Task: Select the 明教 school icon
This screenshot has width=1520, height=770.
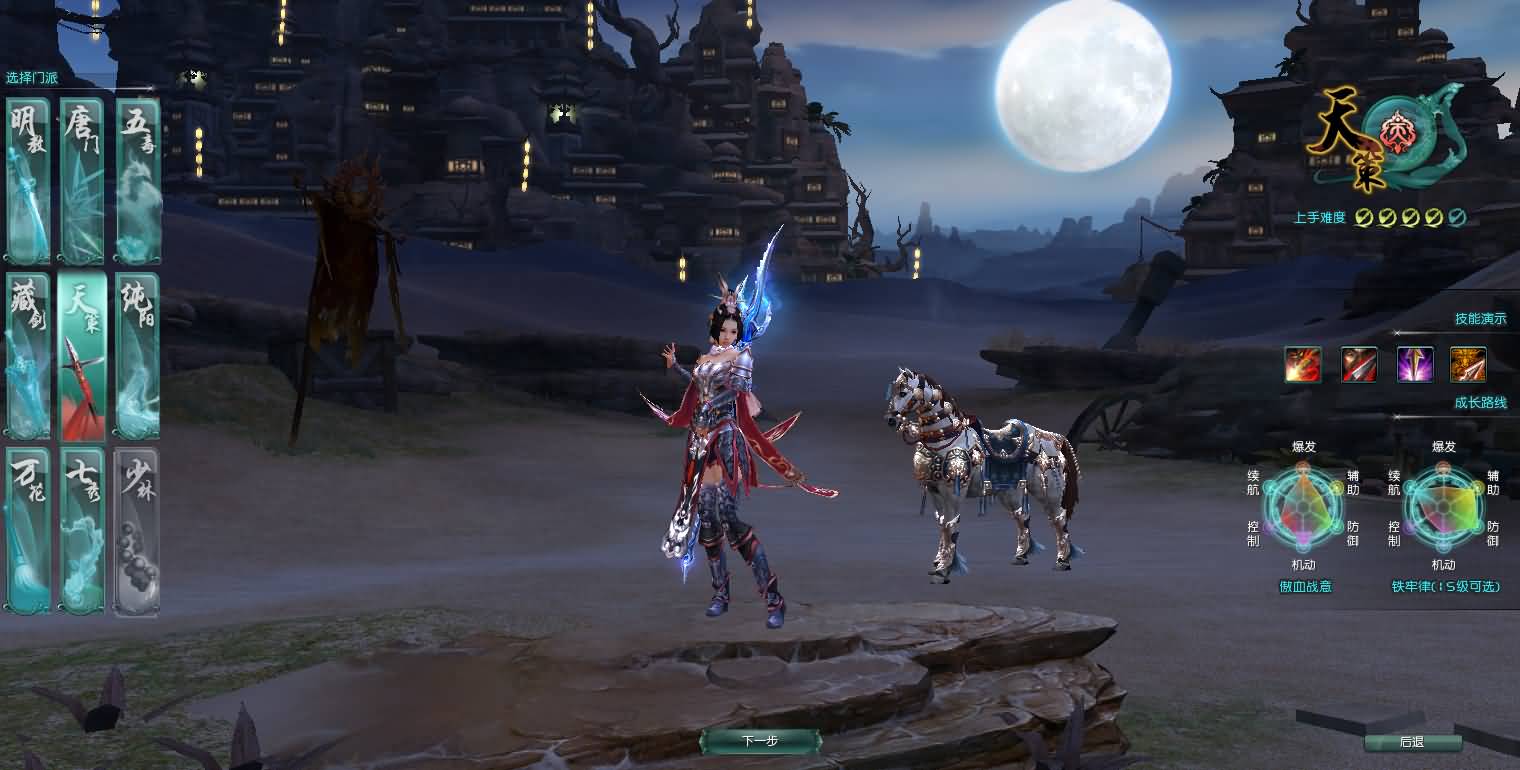Action: pyautogui.click(x=27, y=180)
